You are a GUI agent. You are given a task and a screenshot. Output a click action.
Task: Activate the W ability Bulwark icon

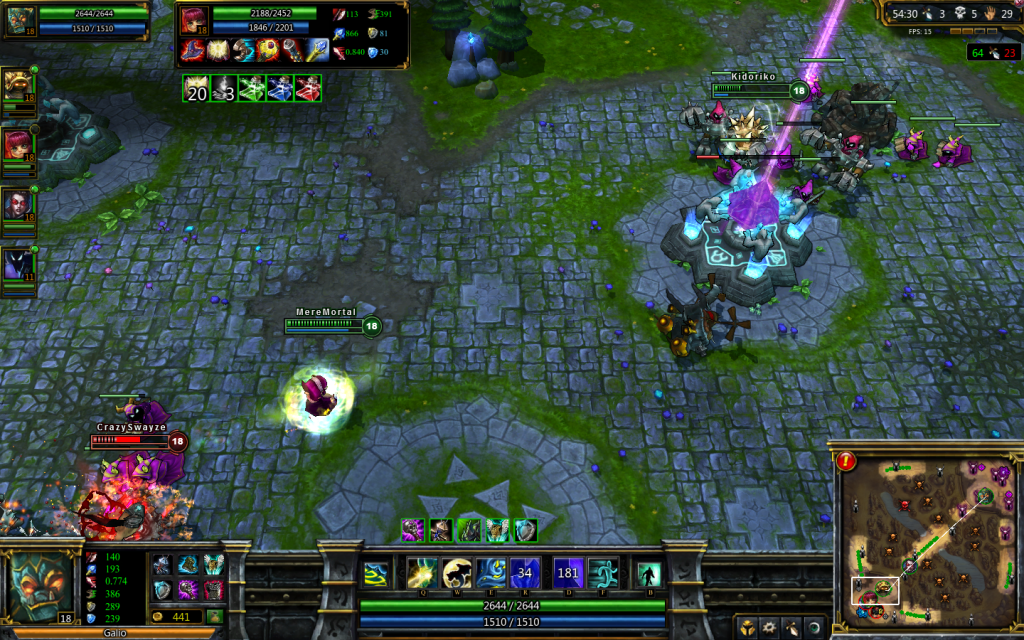[x=457, y=573]
